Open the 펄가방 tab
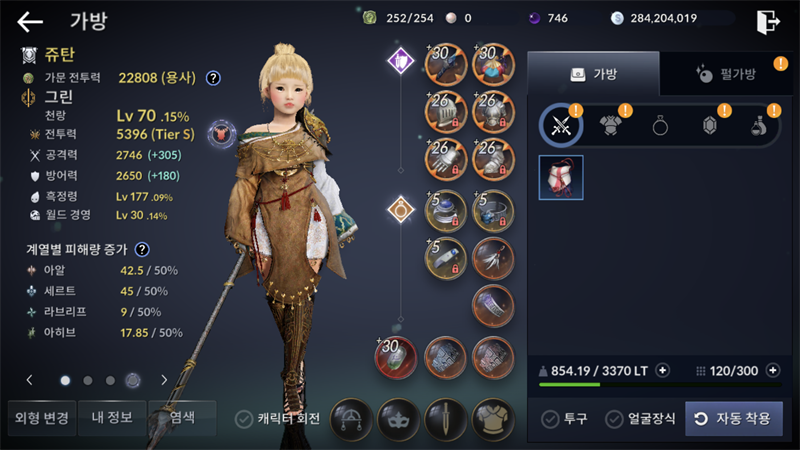 pos(724,74)
